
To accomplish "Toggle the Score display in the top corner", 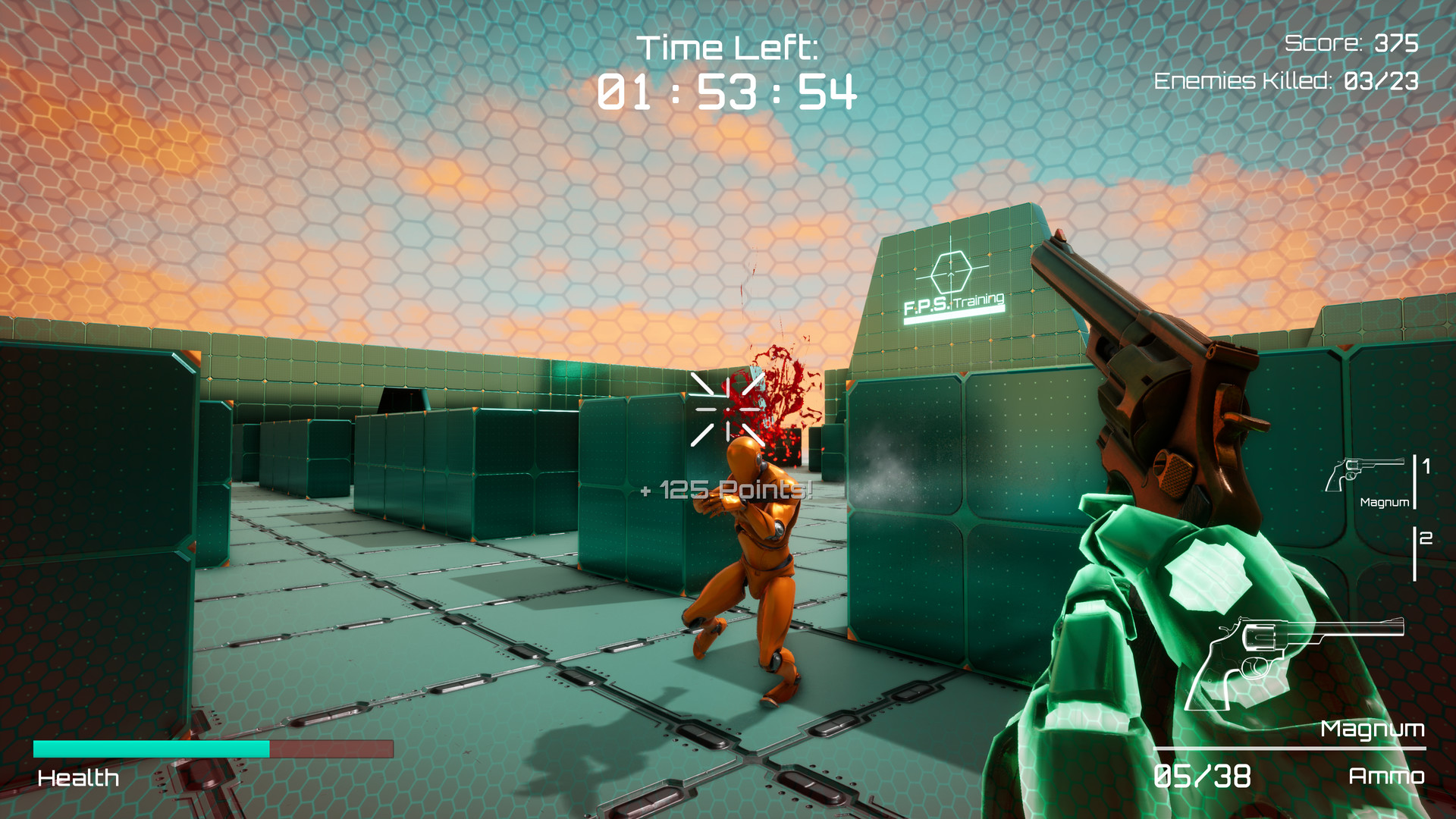I will (x=1351, y=44).
